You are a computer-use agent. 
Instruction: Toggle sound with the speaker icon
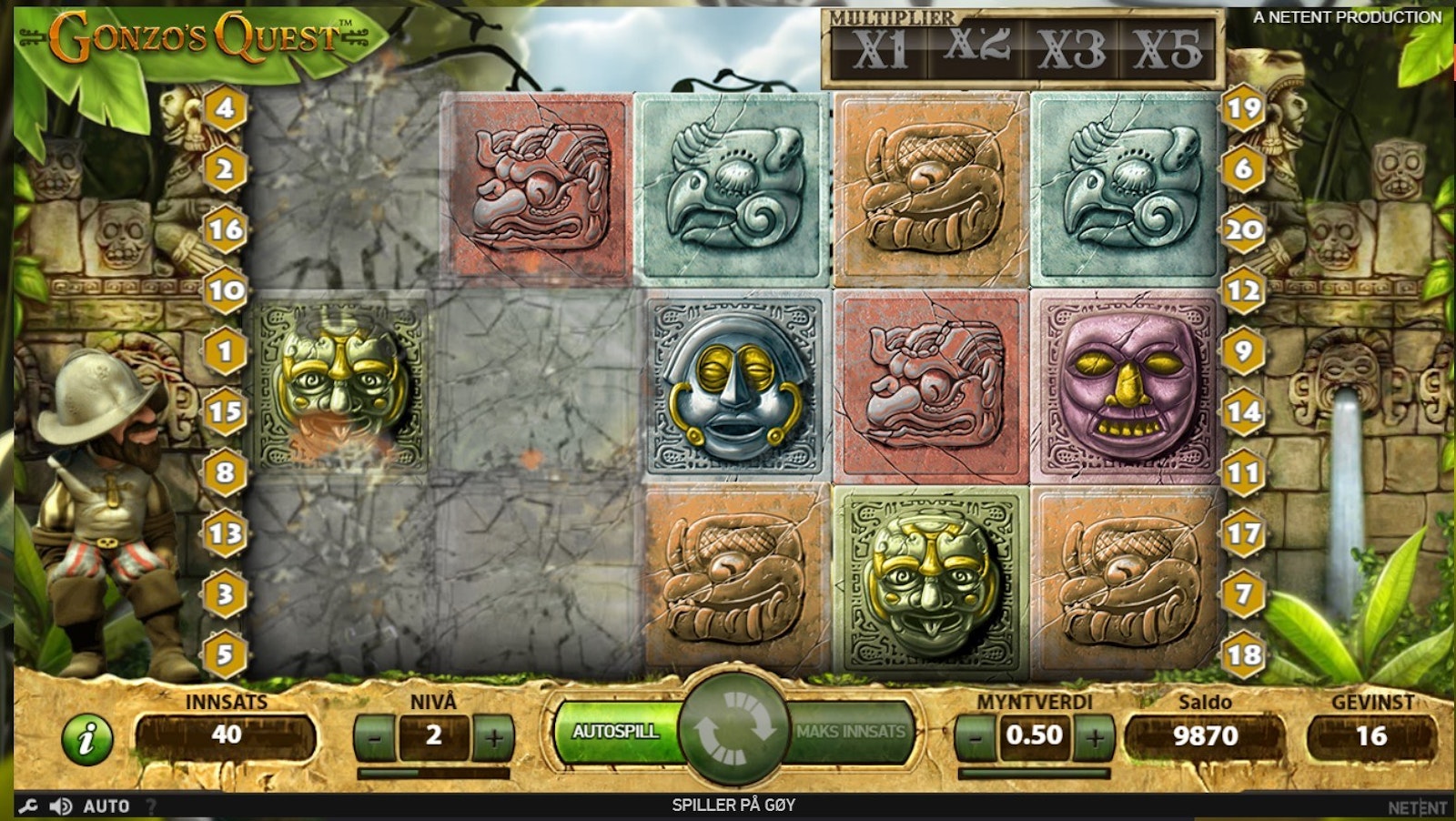coord(61,806)
